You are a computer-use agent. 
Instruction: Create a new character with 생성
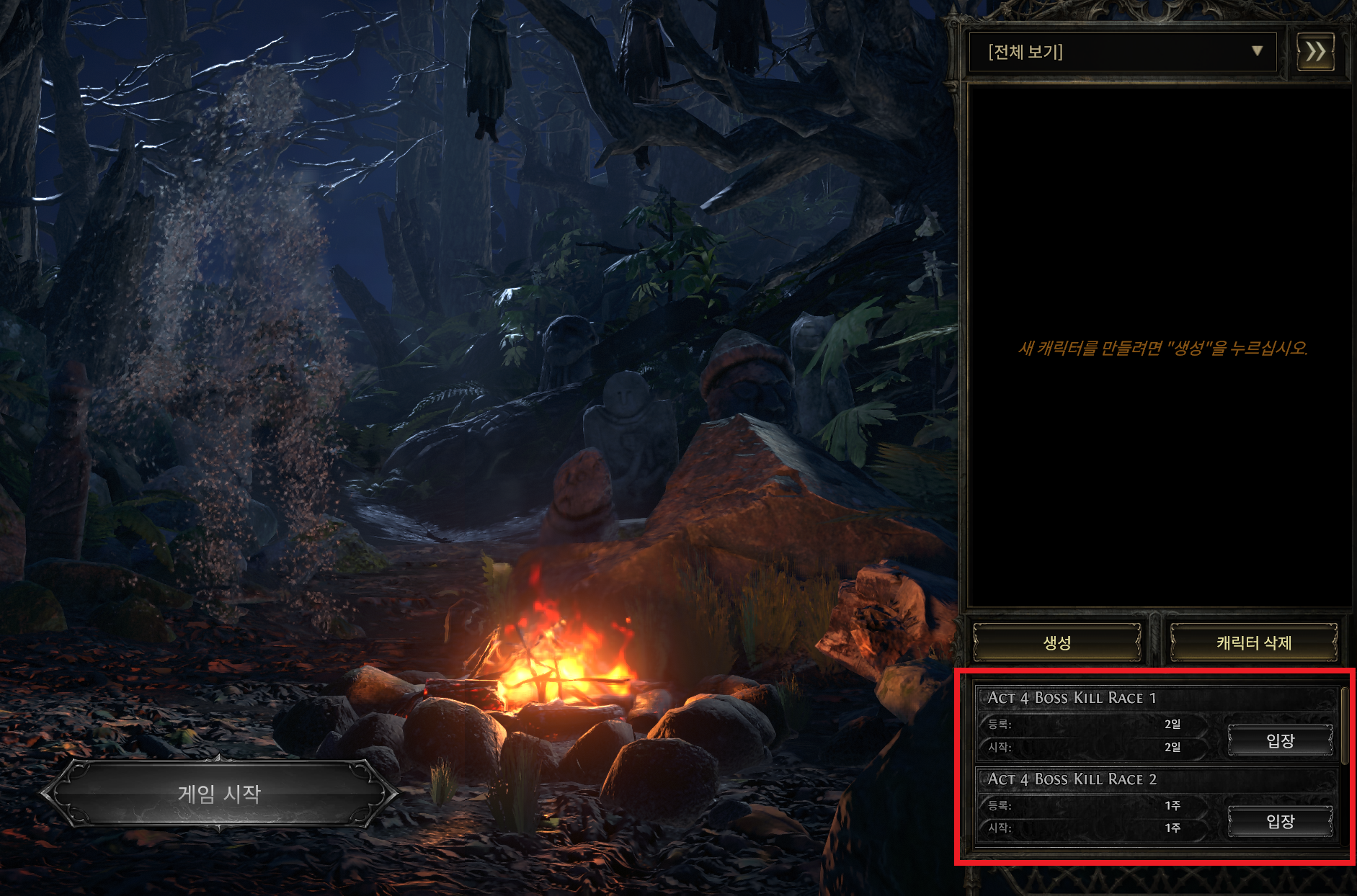[1056, 642]
